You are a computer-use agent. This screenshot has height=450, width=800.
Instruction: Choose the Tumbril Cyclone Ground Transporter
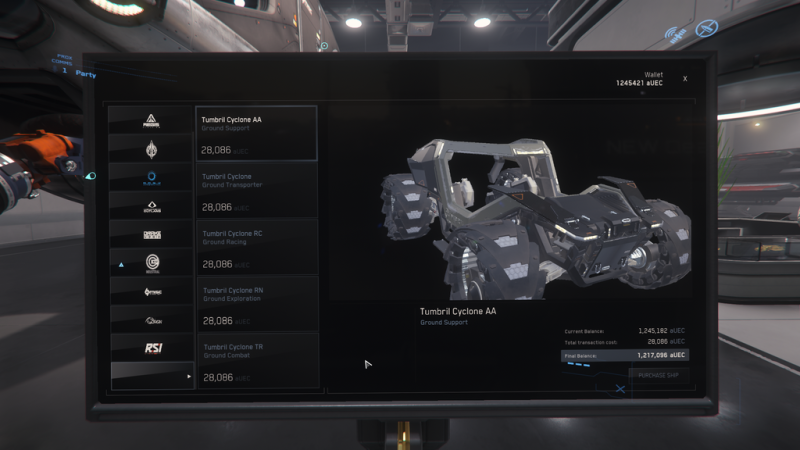pyautogui.click(x=256, y=190)
